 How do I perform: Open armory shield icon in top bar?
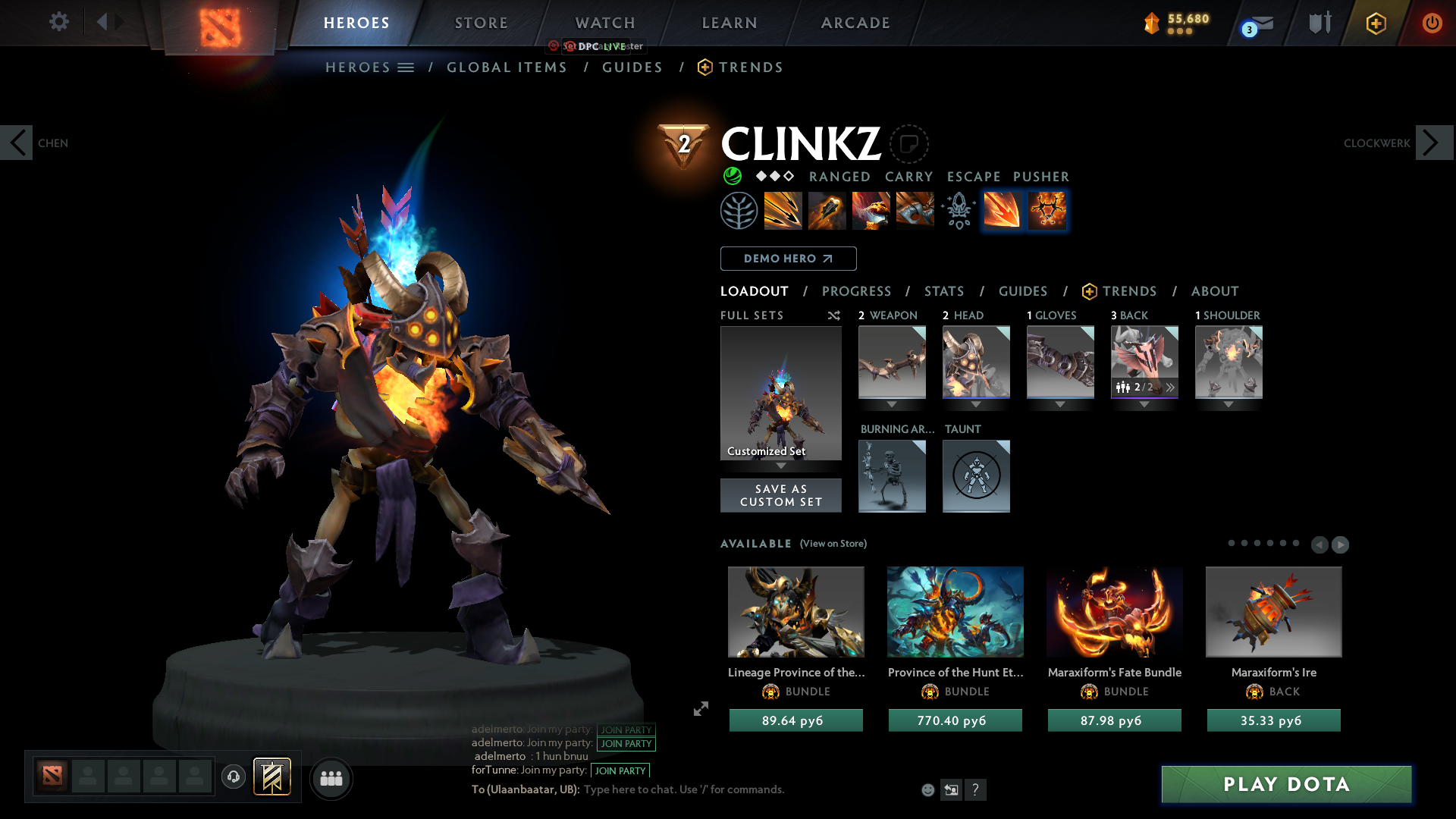click(x=1319, y=23)
